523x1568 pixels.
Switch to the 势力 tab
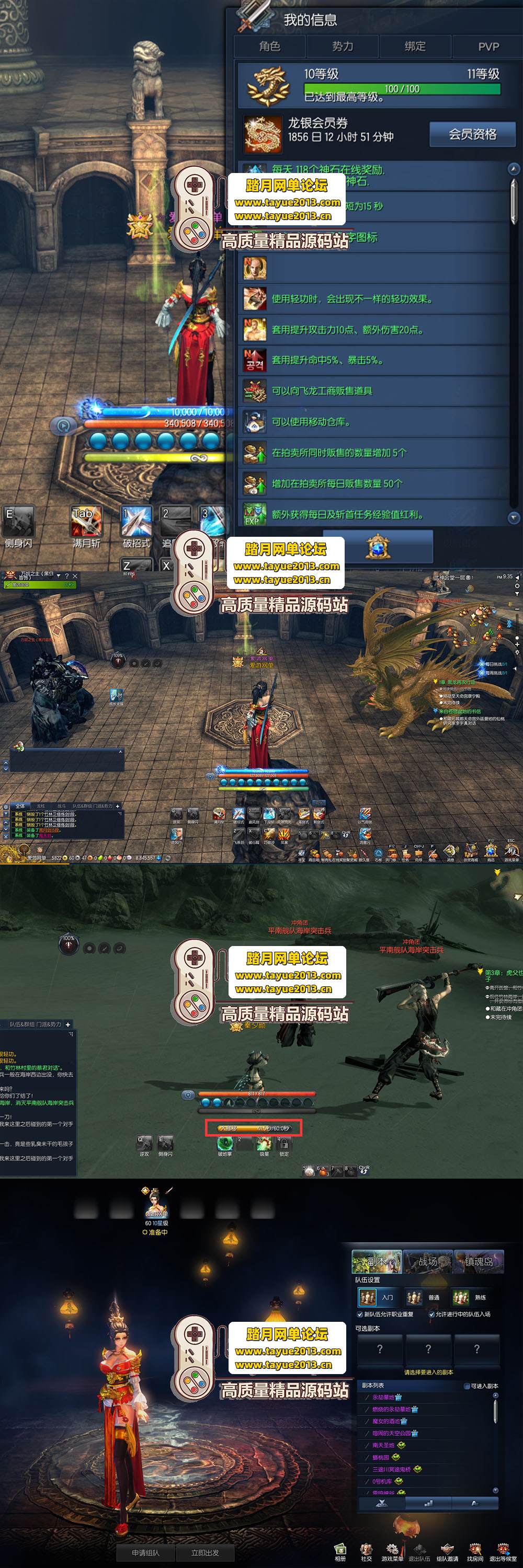click(x=342, y=47)
